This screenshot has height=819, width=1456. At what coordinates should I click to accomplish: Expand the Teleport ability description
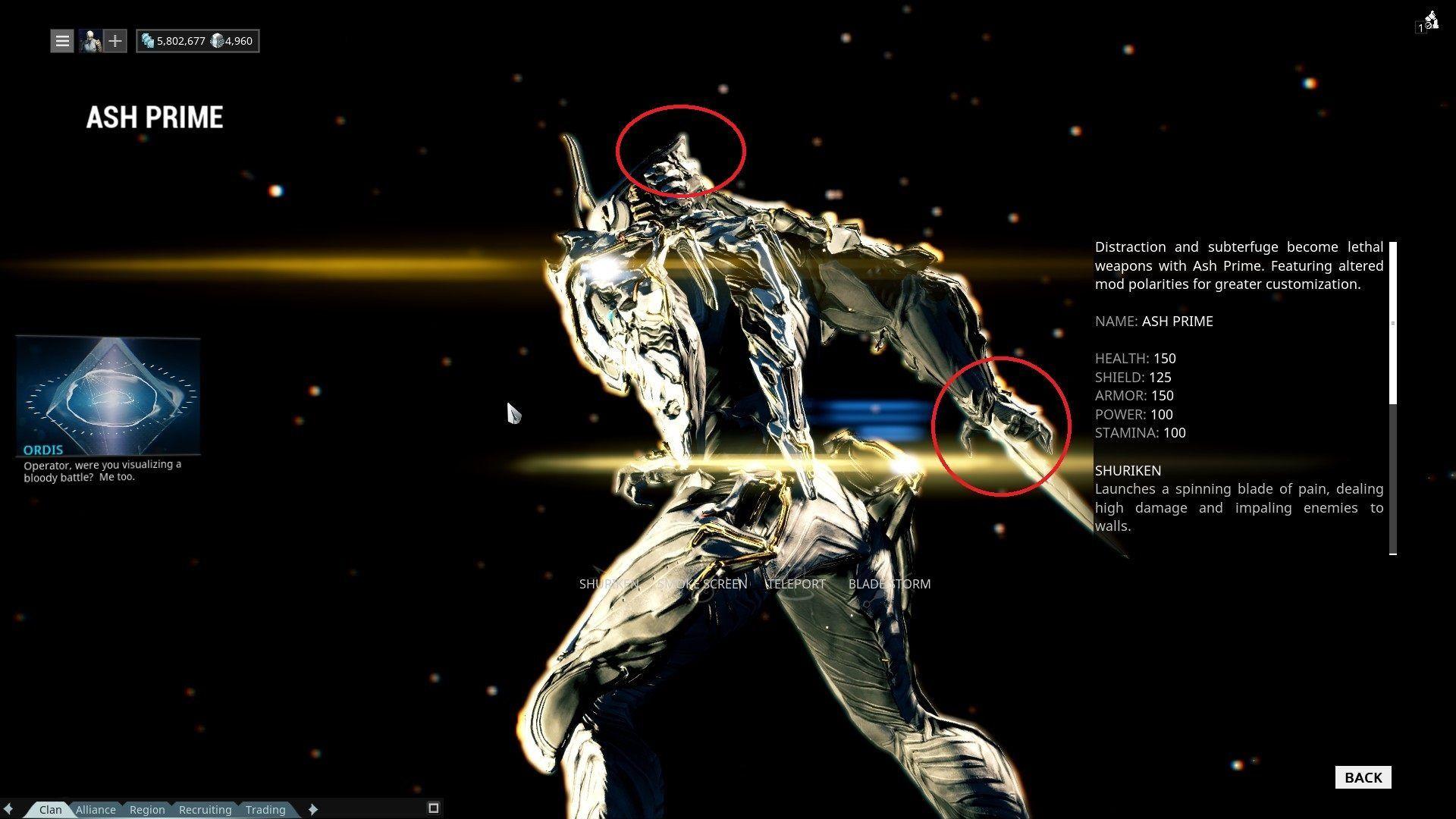(x=795, y=584)
